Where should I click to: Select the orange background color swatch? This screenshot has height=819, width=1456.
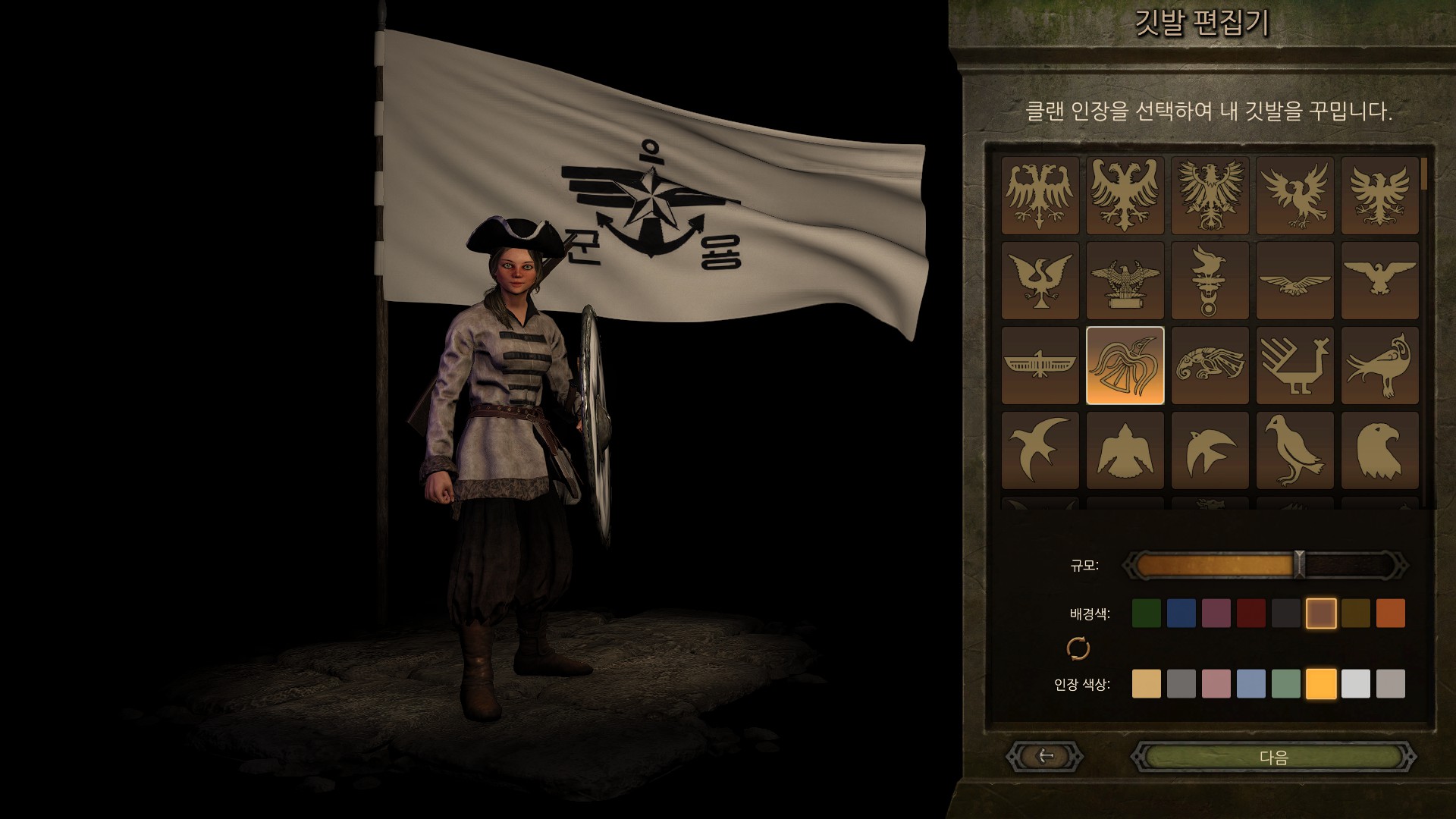tap(1390, 613)
